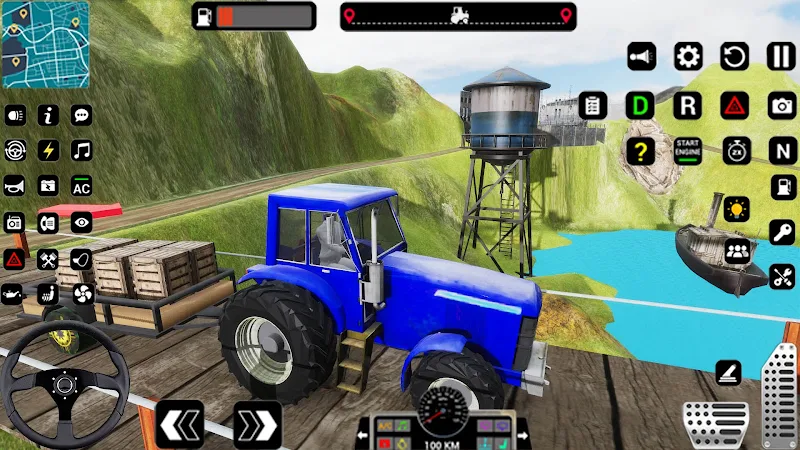The image size is (800, 450).
Task: Toggle the music note icon
Action: point(81,150)
